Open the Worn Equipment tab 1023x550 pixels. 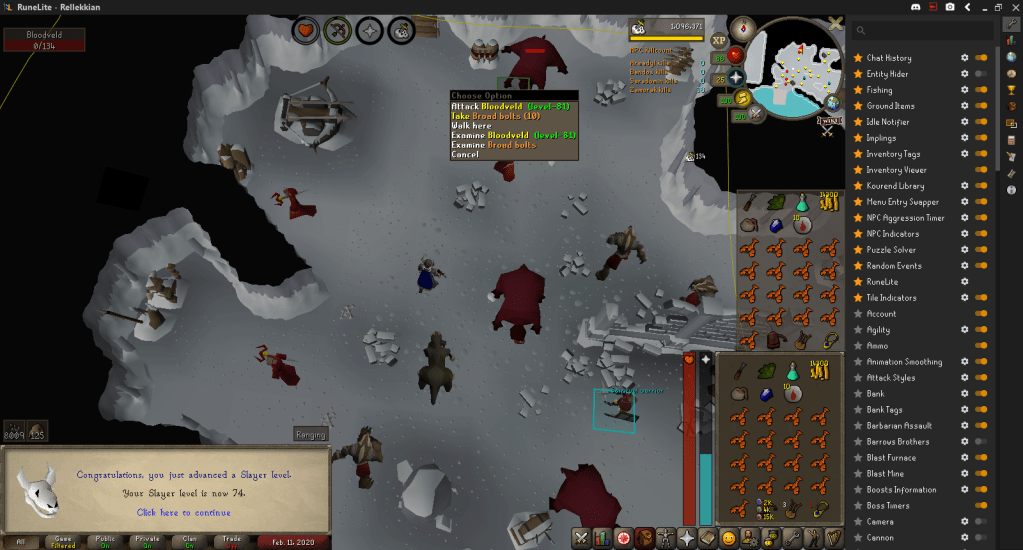pos(664,538)
